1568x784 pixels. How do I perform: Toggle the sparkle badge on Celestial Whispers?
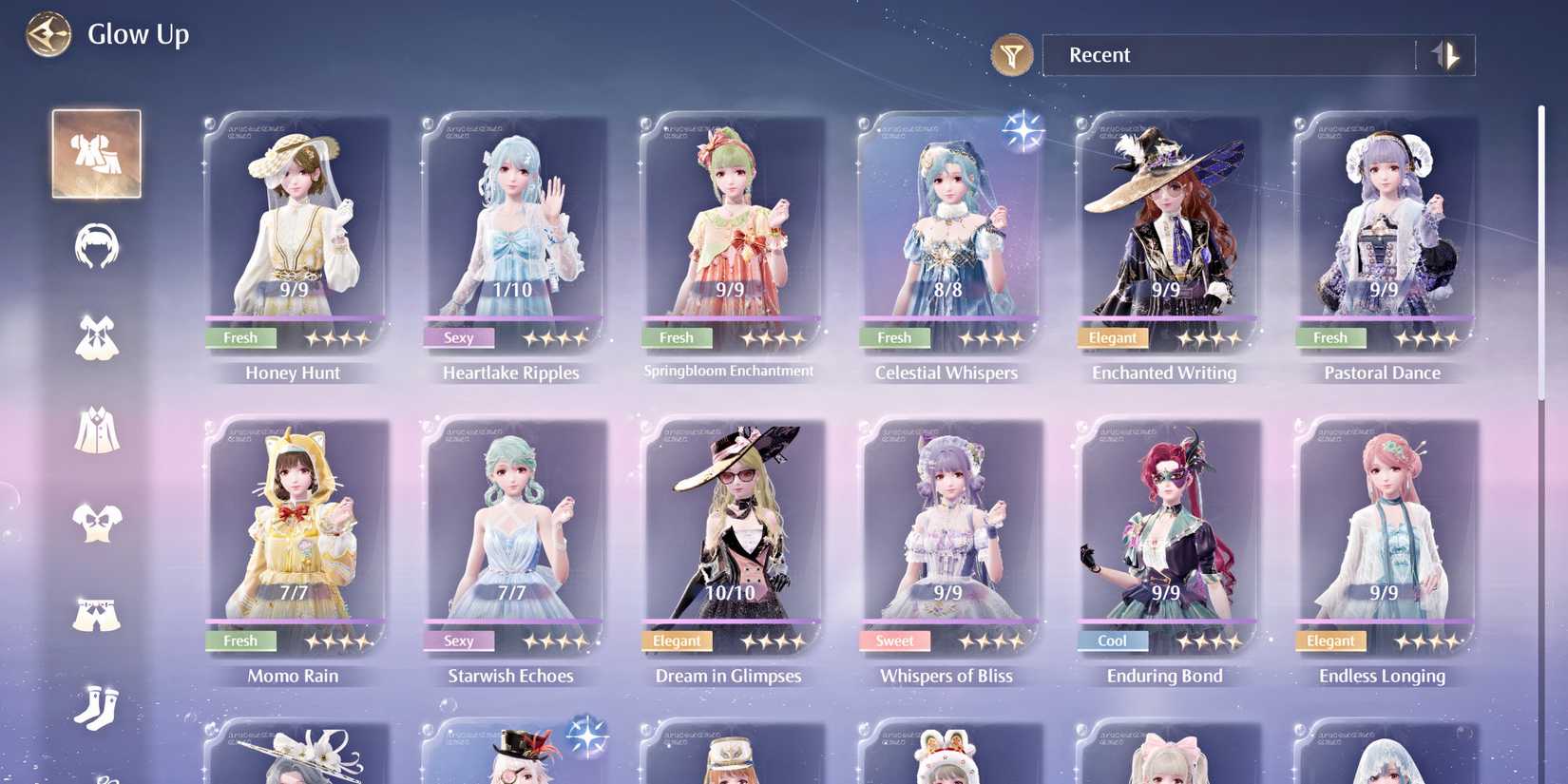click(1023, 131)
